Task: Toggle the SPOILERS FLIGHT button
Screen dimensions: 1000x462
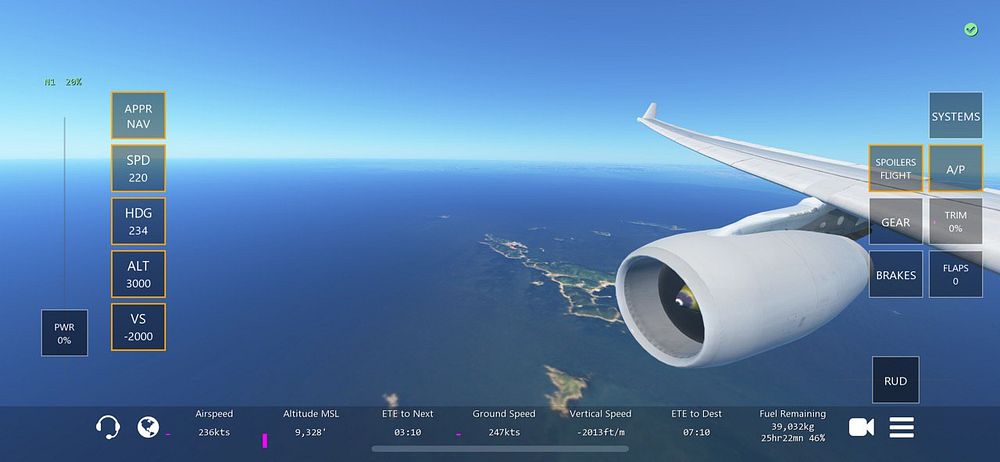Action: (895, 169)
